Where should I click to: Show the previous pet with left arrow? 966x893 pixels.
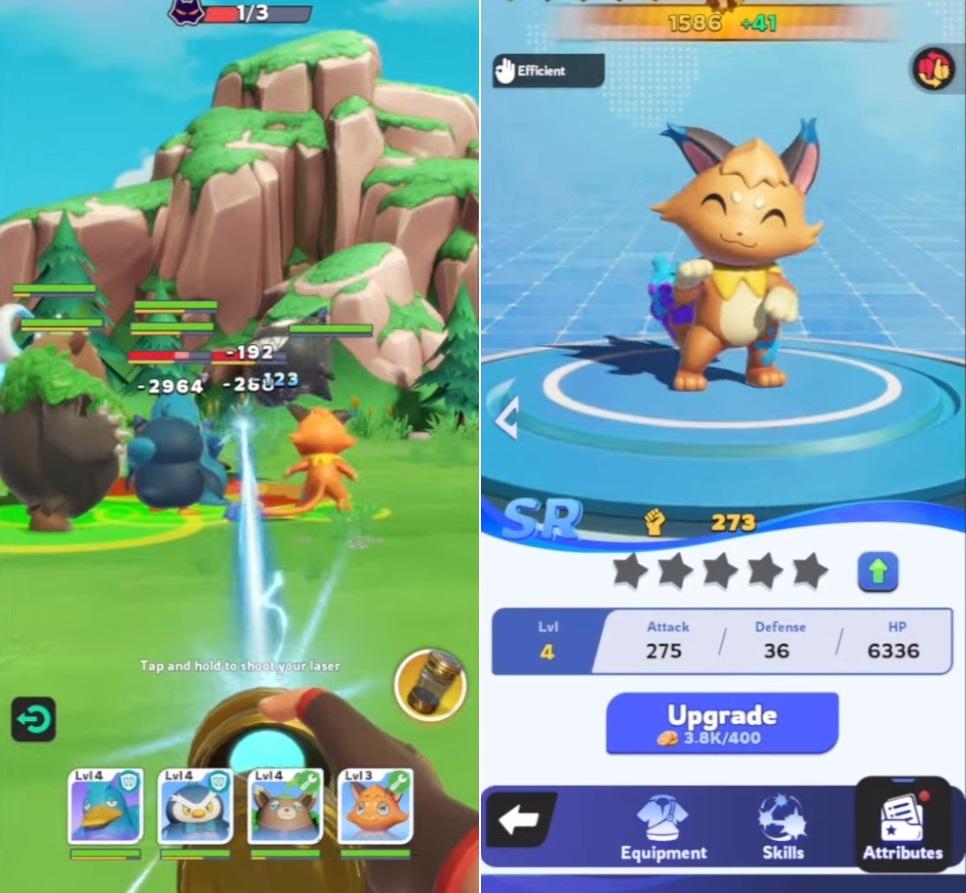pyautogui.click(x=506, y=418)
